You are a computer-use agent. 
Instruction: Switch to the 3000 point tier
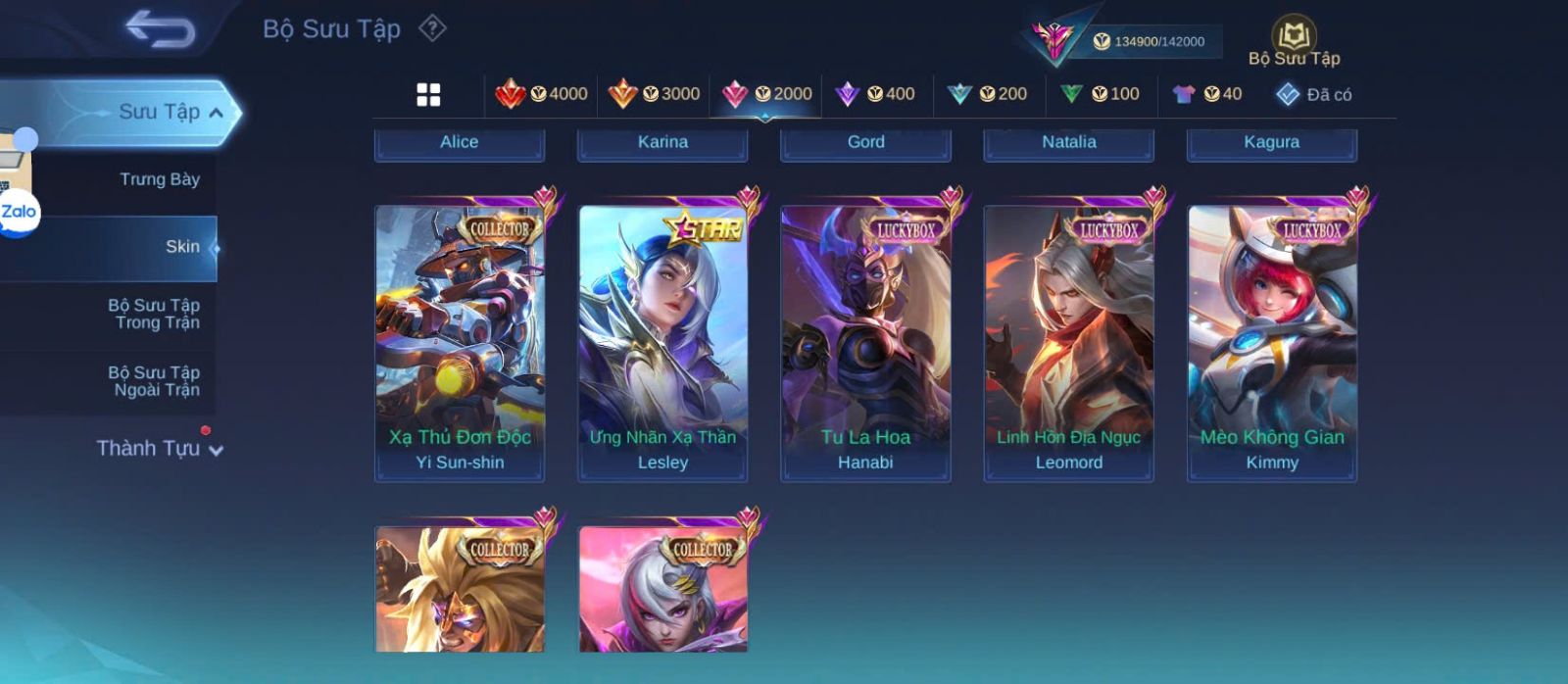pos(654,94)
